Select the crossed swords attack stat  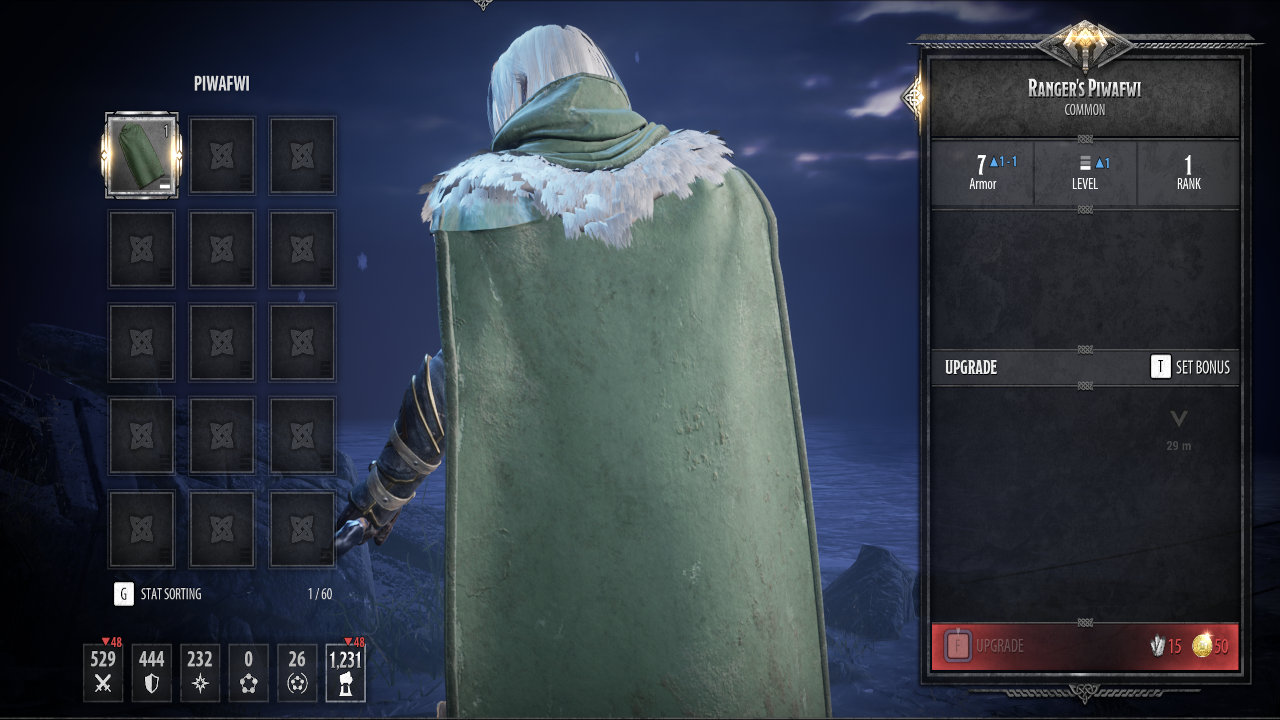(x=103, y=672)
